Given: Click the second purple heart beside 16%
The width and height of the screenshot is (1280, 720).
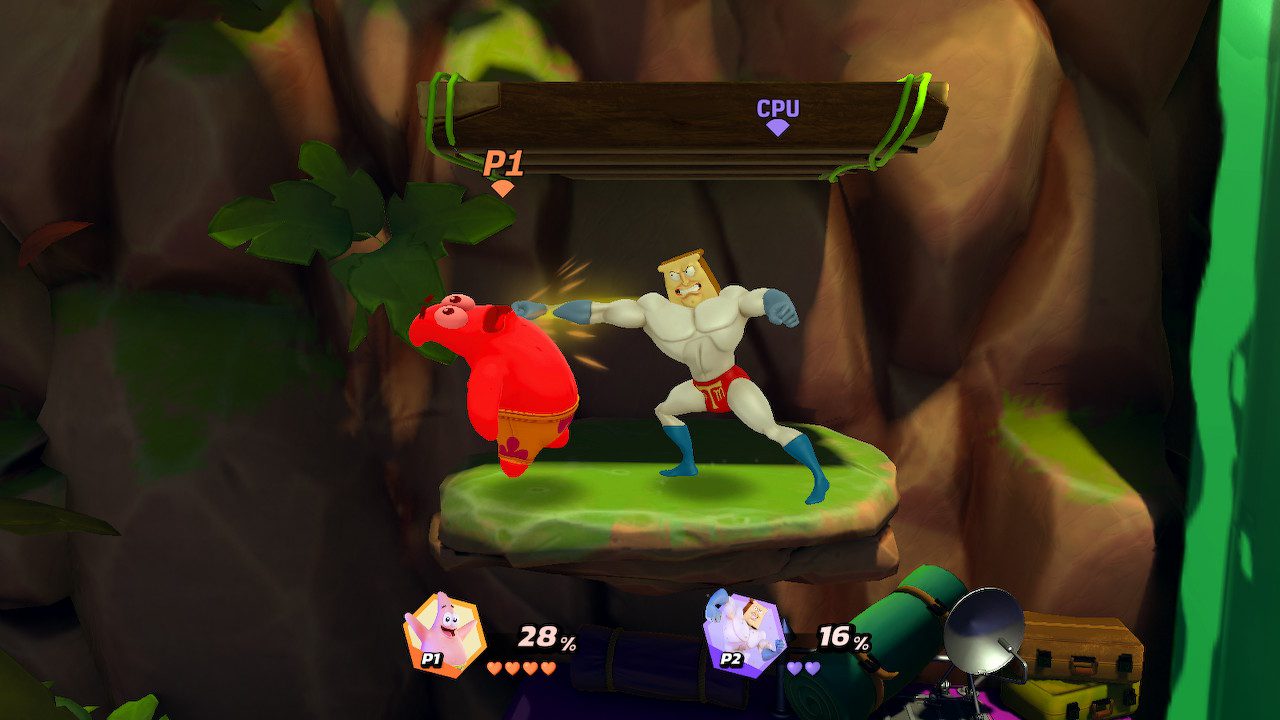Looking at the screenshot, I should [810, 669].
